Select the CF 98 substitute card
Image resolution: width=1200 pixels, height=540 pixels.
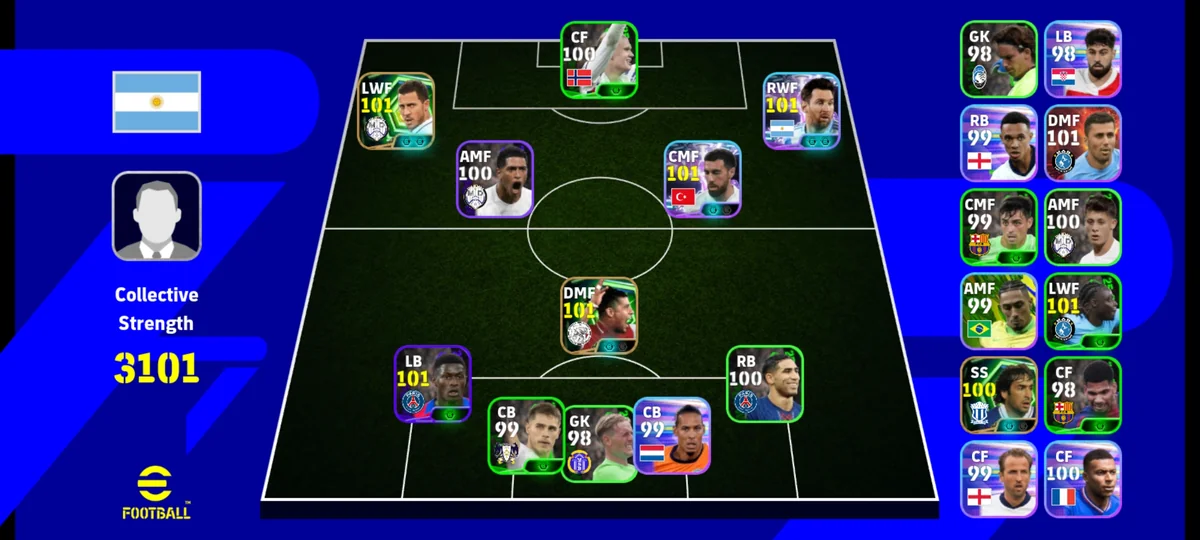click(1083, 395)
